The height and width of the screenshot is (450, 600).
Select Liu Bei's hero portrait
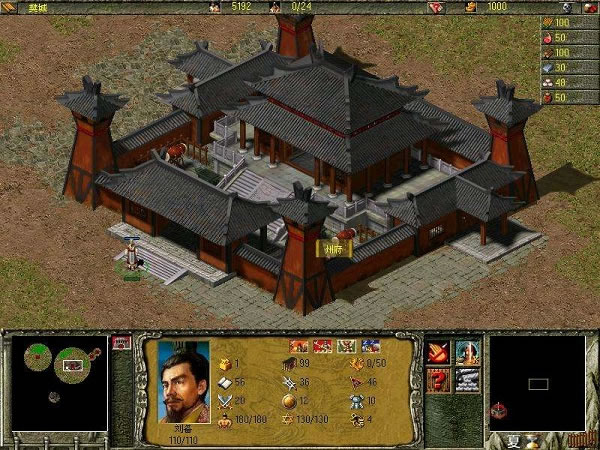(184, 381)
